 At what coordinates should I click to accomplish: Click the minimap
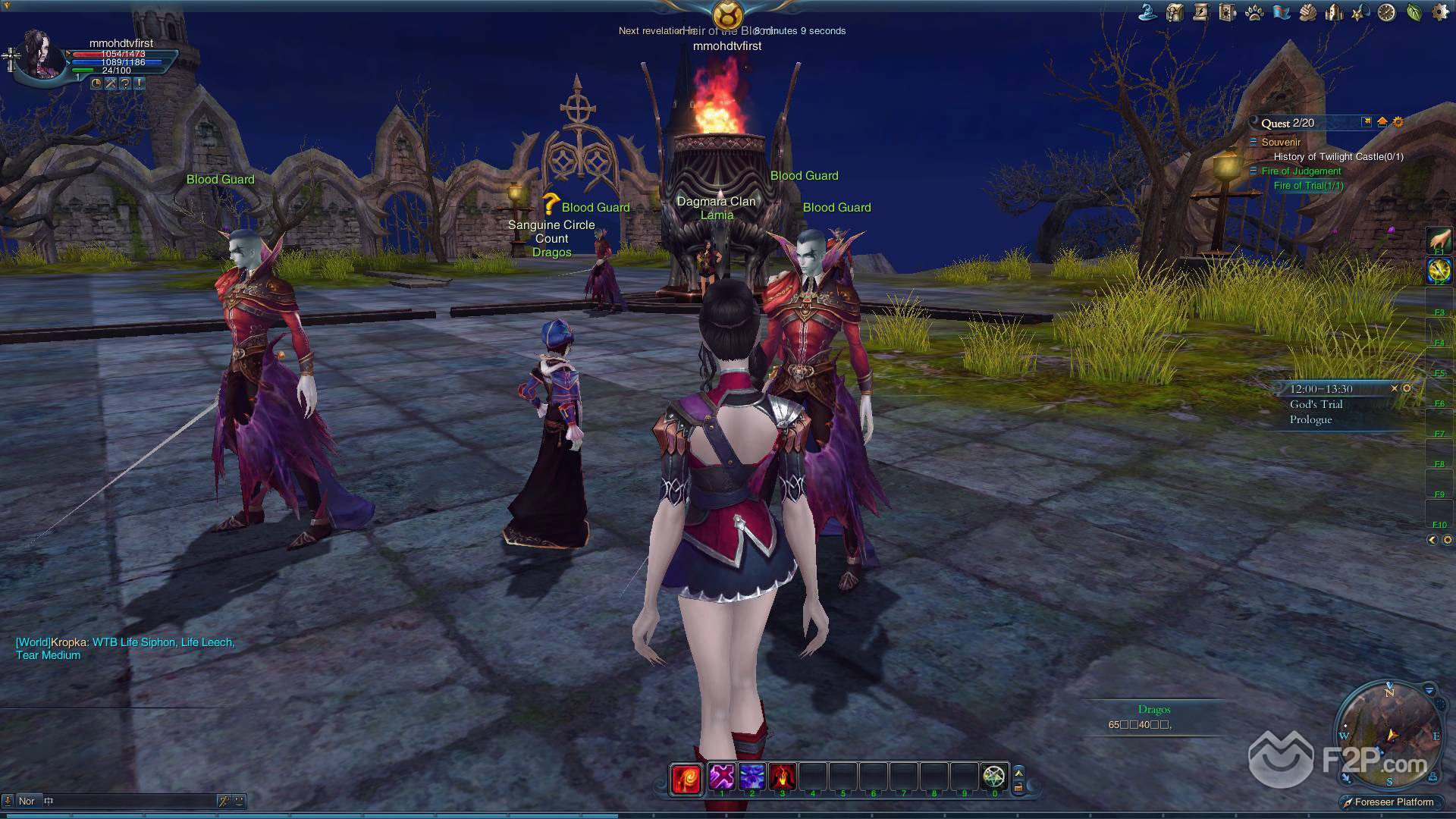[1389, 734]
